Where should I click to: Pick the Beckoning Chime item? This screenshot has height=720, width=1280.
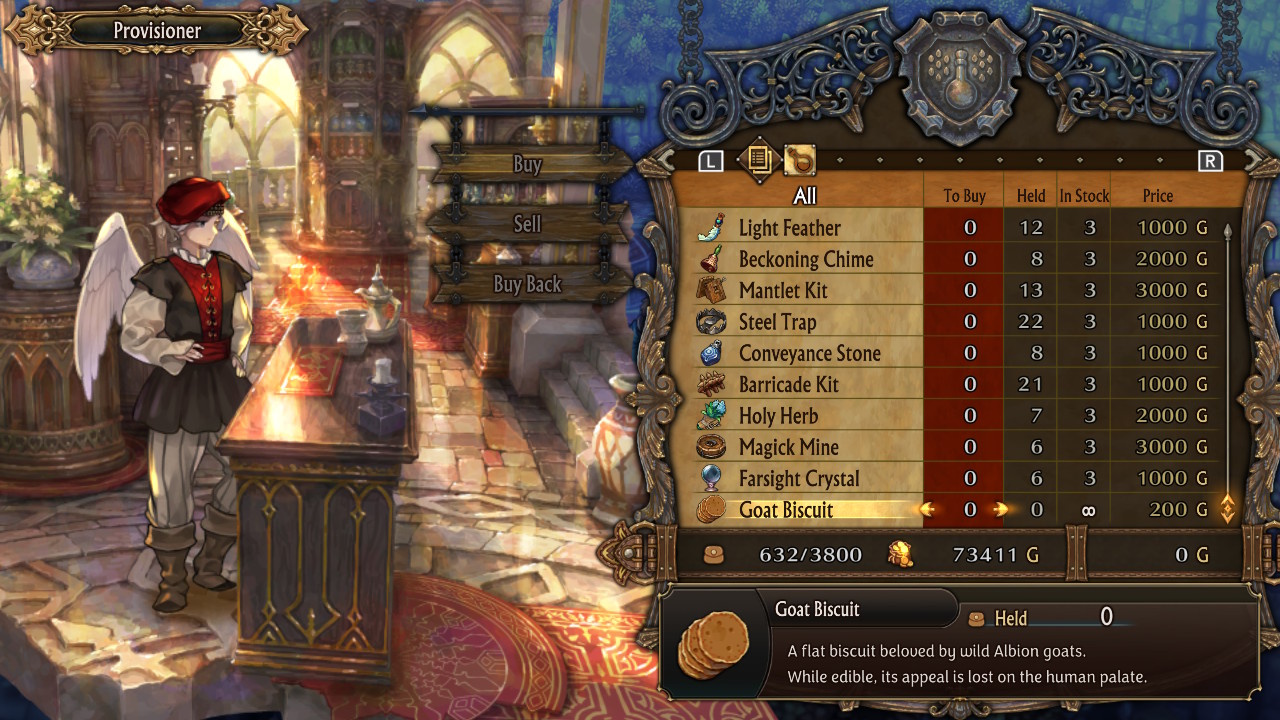[x=805, y=259]
